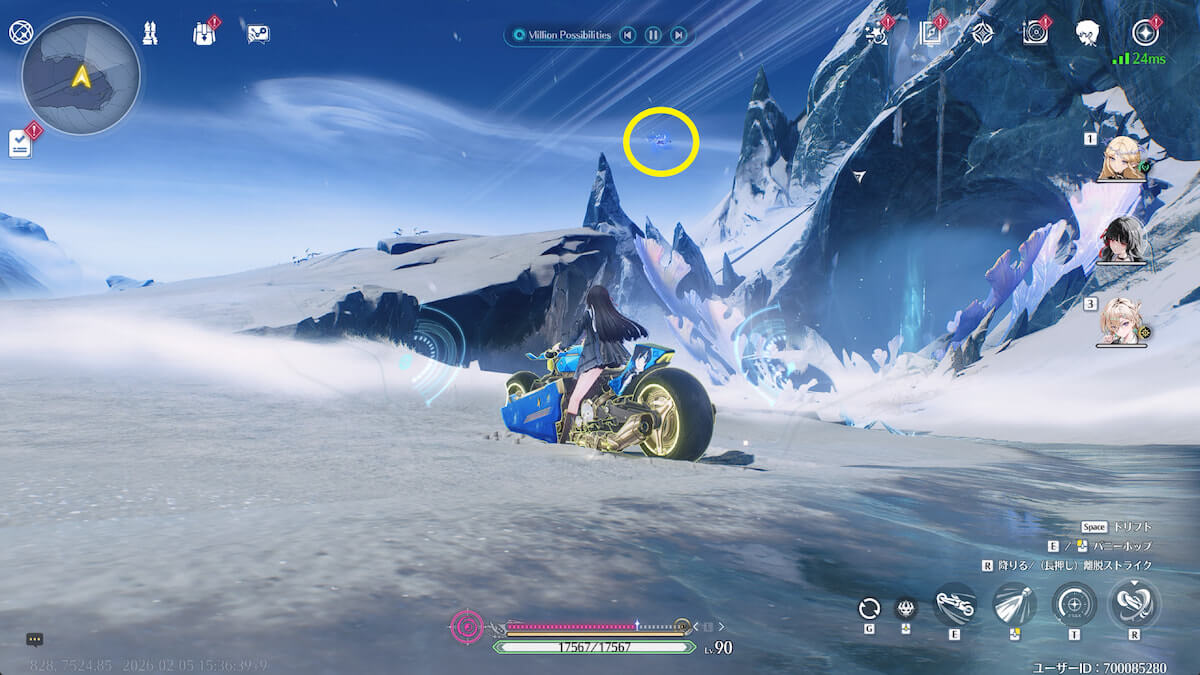Open the guidebook icon with red alert
This screenshot has width=1200, height=675.
point(929,34)
